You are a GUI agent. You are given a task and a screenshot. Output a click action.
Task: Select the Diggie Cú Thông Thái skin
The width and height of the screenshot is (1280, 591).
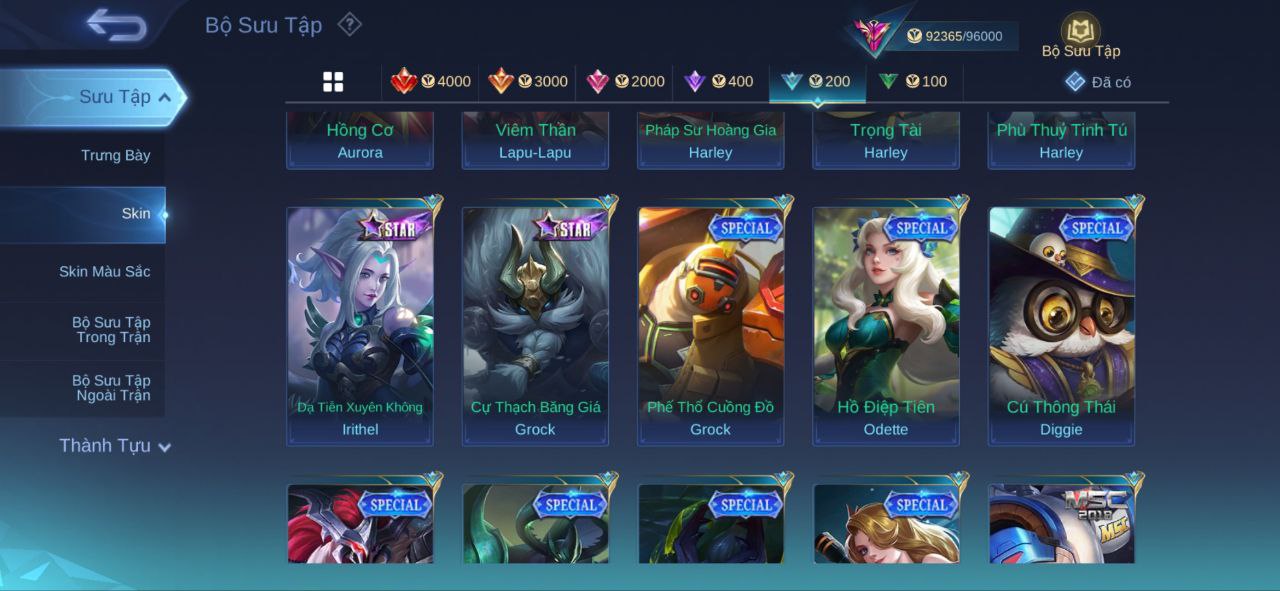click(1061, 325)
